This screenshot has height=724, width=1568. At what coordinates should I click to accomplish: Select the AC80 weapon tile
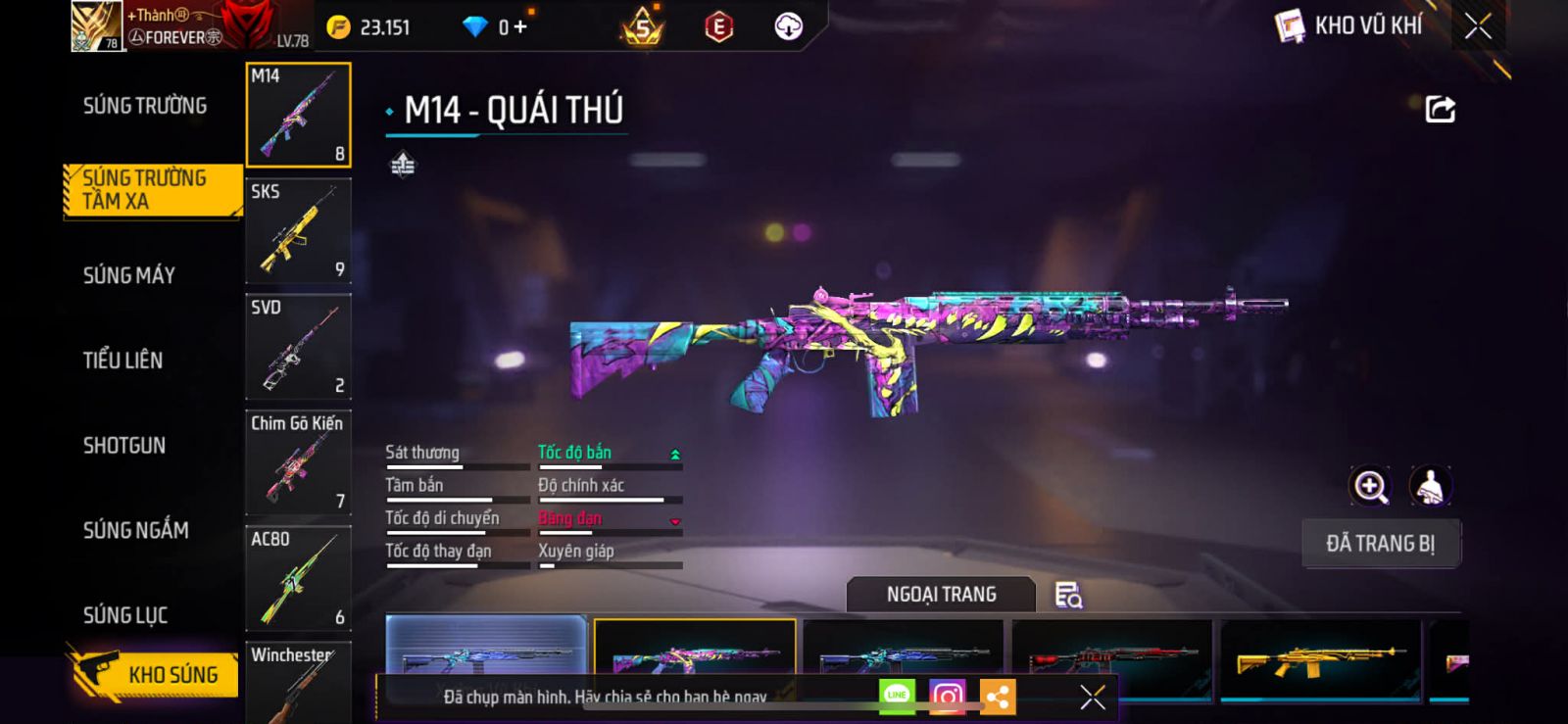[298, 578]
